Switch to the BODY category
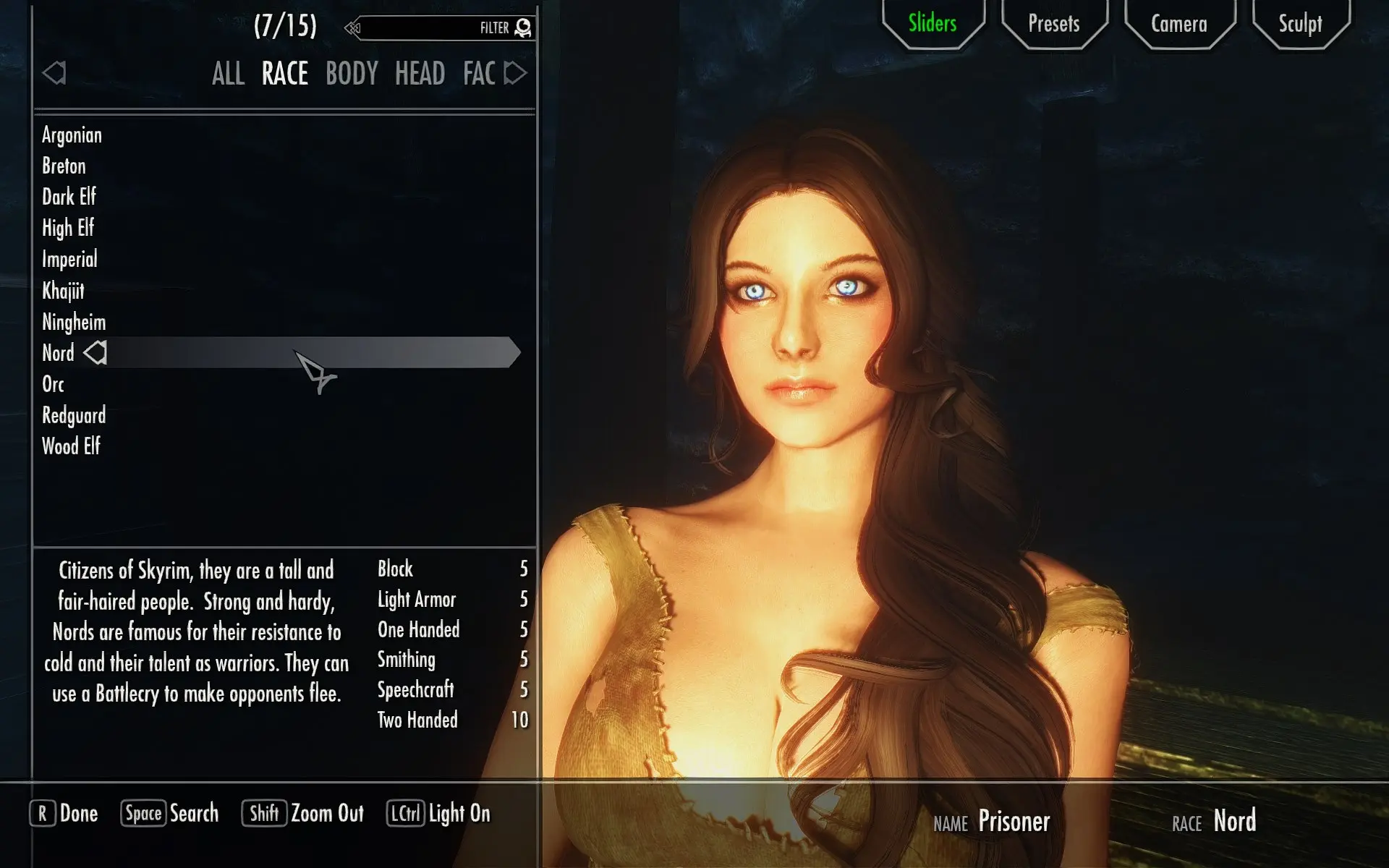Screen dimensions: 1389x868 351,72
